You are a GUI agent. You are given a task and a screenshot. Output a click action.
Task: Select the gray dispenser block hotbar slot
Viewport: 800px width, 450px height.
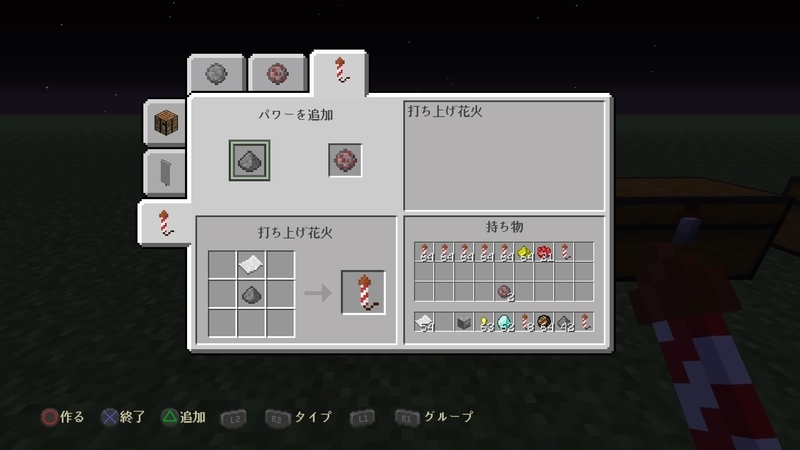465,322
